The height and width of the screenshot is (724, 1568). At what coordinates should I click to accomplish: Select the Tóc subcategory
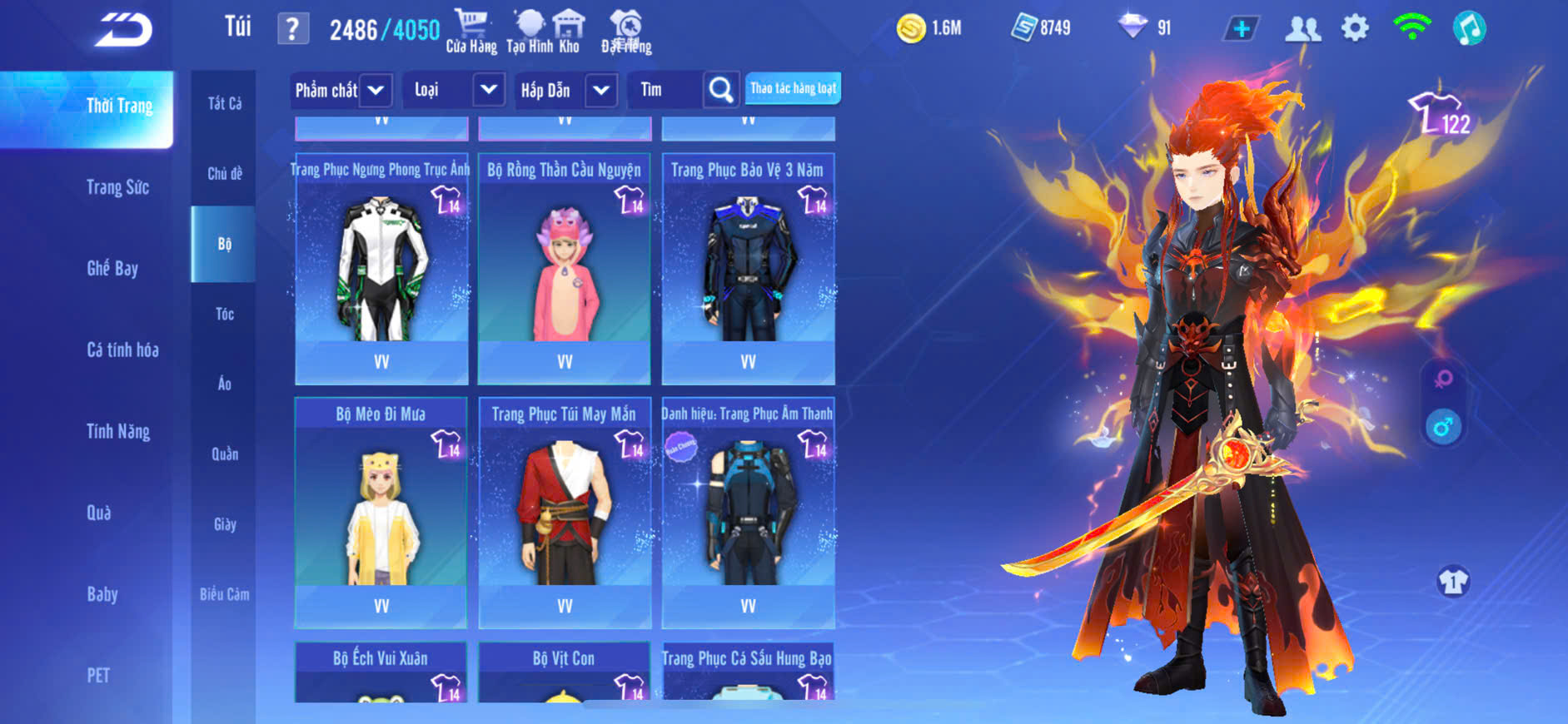click(224, 314)
